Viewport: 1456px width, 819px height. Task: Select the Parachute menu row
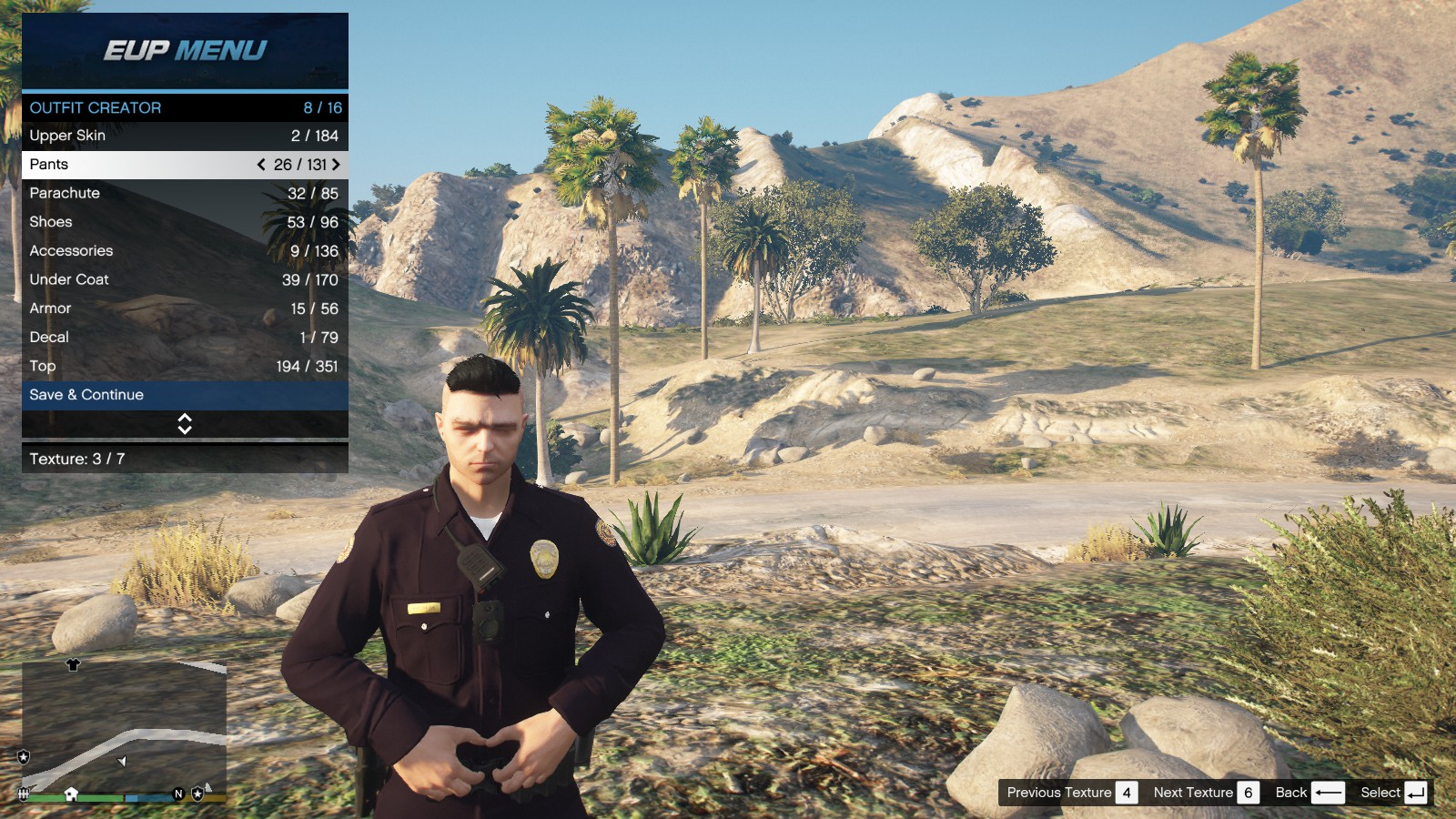[185, 193]
